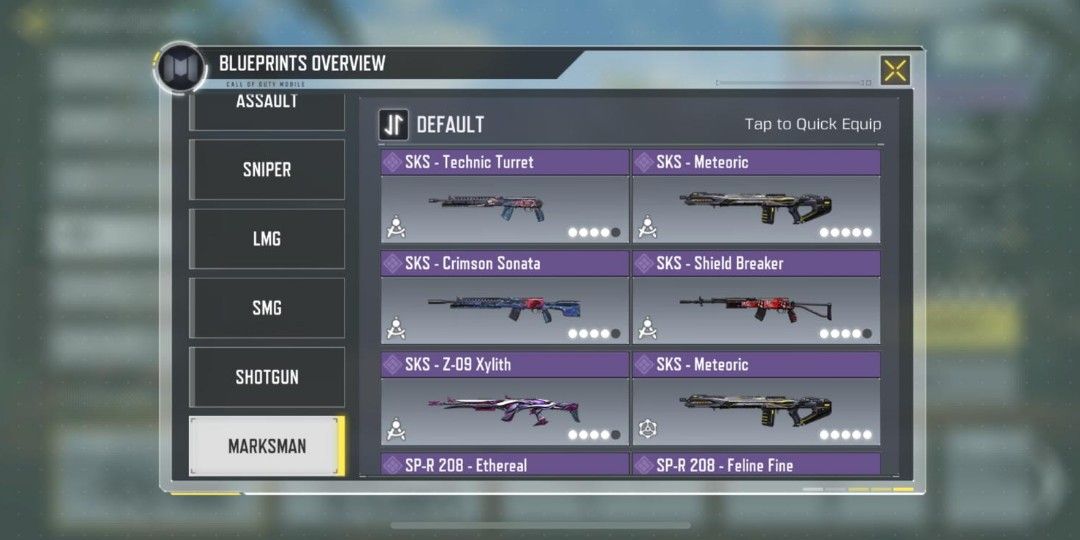The width and height of the screenshot is (1080, 540).
Task: Close the Blueprints Overview window
Action: coord(895,70)
